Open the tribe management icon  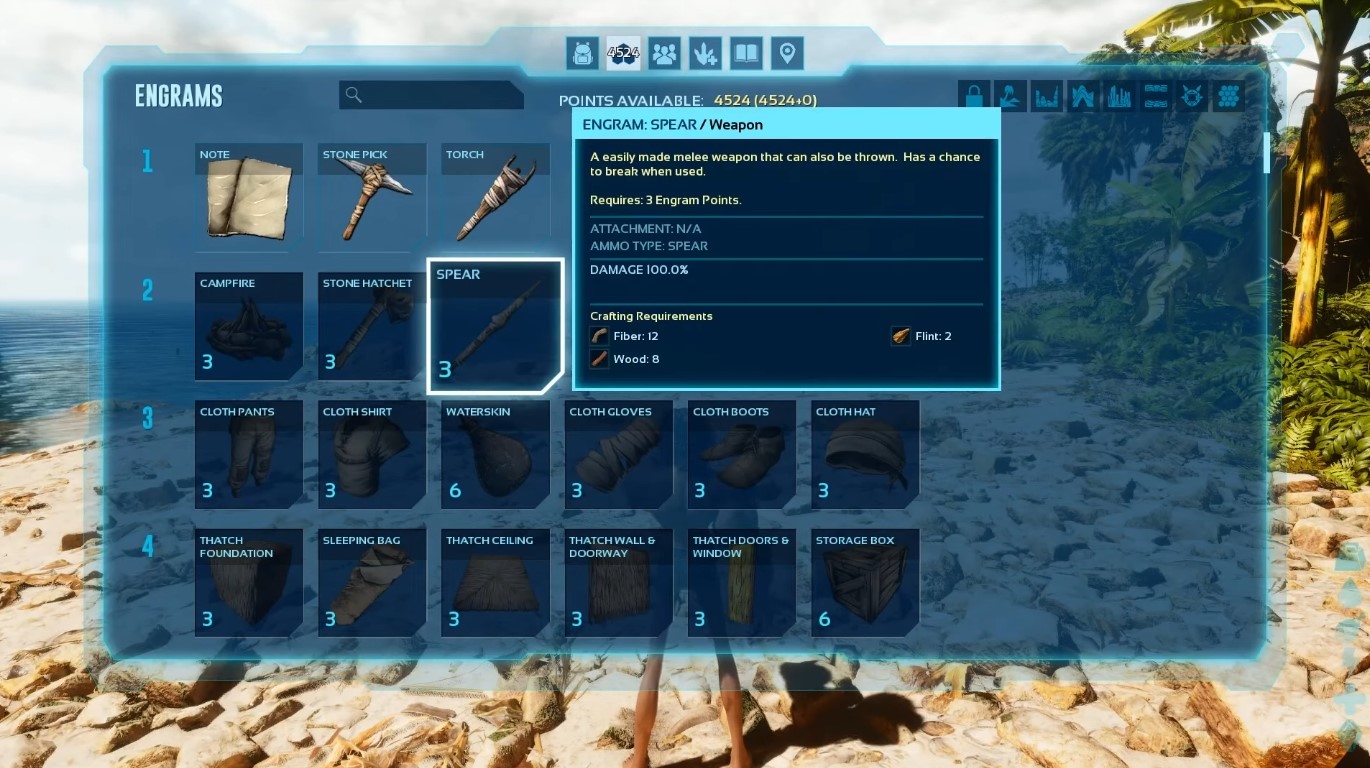(x=664, y=53)
